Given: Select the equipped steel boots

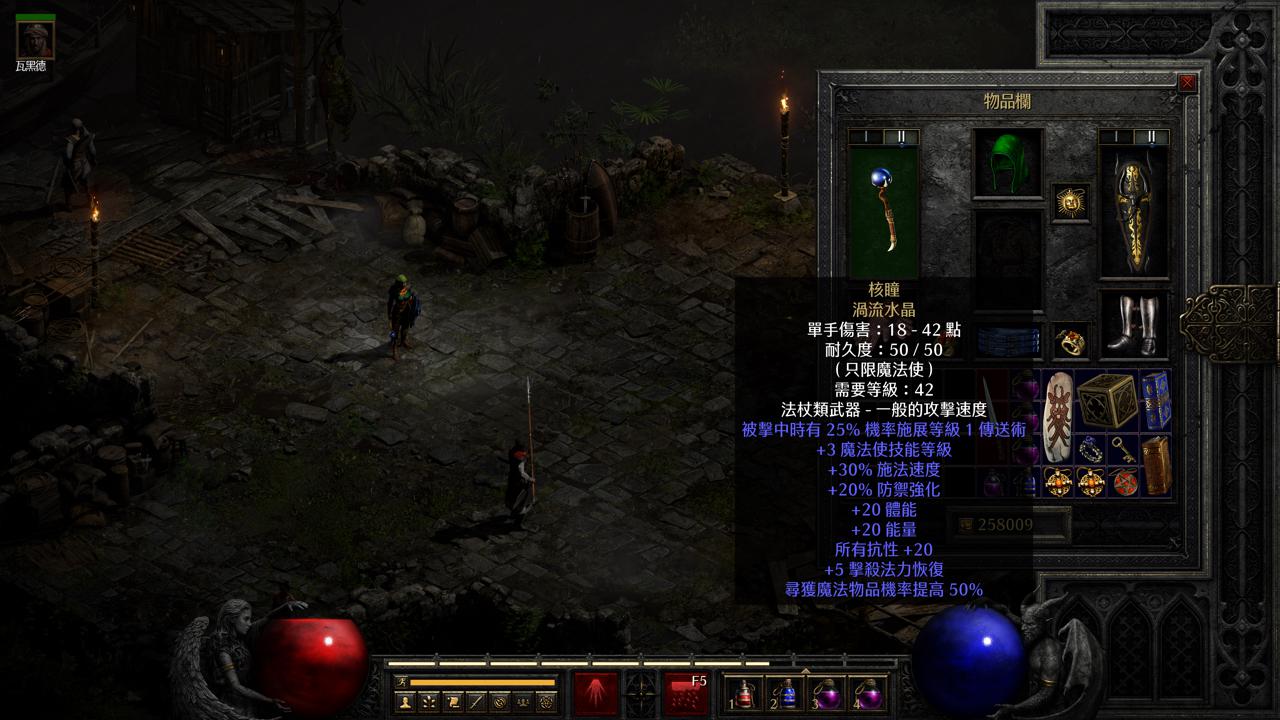Looking at the screenshot, I should [1134, 324].
